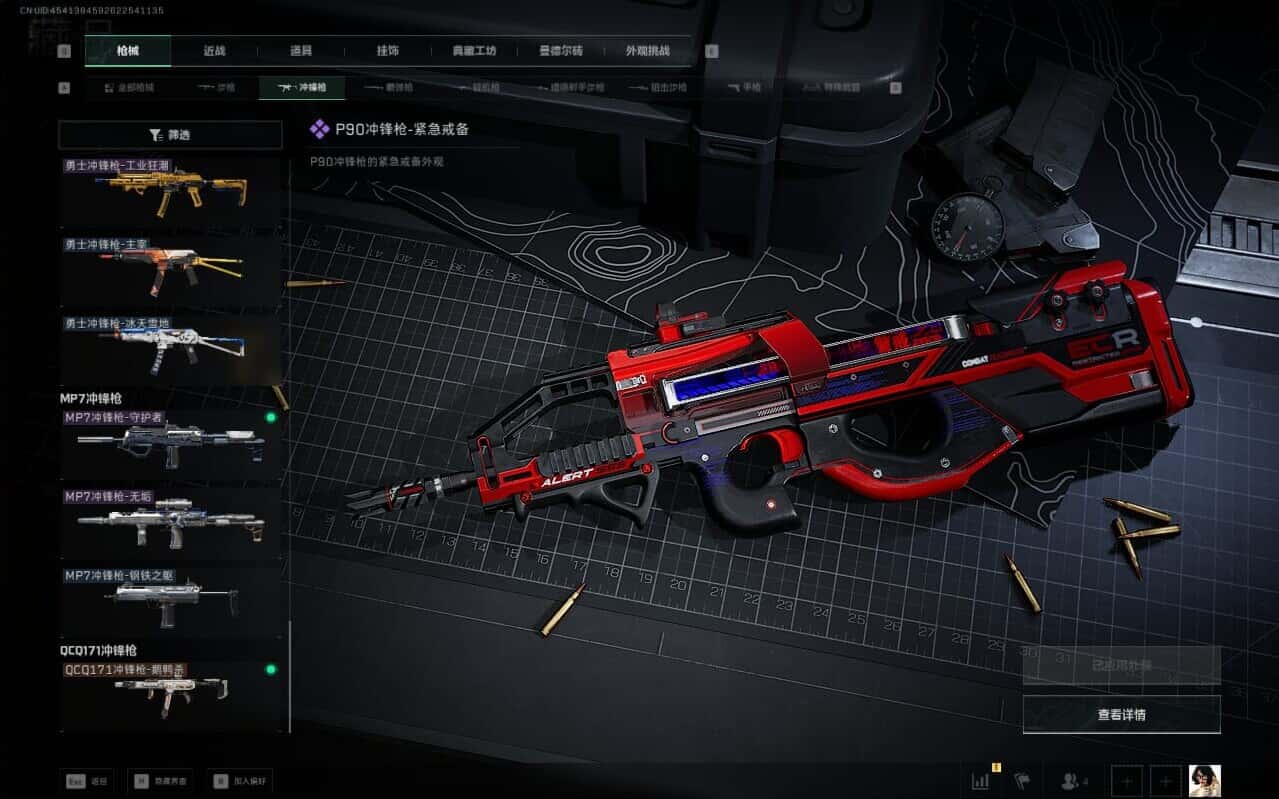Open the player avatar portrait
Viewport: 1279px width, 799px height.
click(x=1204, y=781)
